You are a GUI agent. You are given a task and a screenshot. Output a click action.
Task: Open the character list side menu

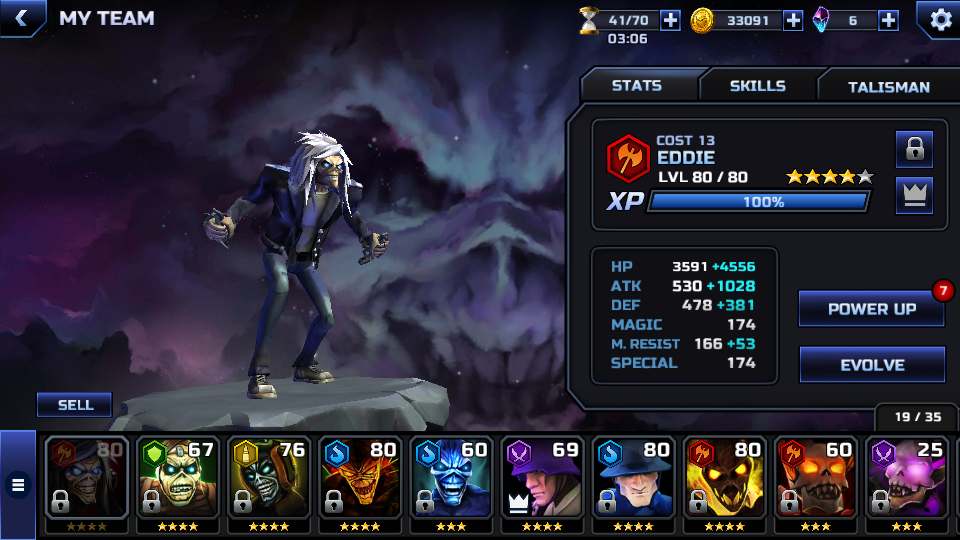[x=17, y=486]
